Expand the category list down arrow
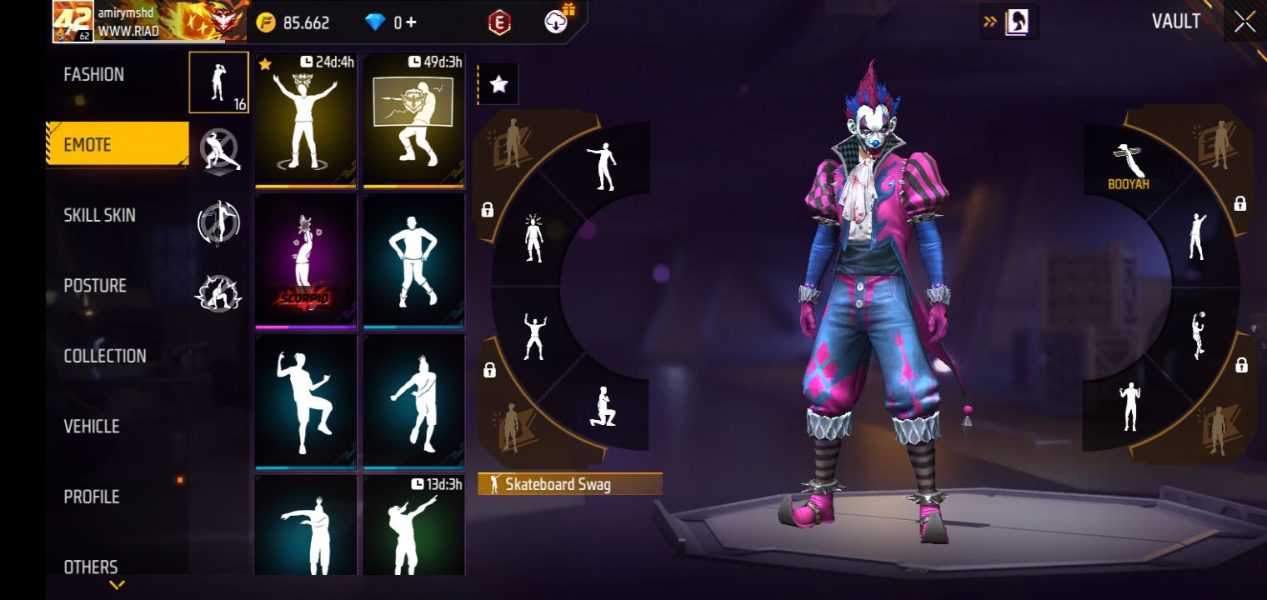Screen dimensions: 1267x600 [117, 585]
